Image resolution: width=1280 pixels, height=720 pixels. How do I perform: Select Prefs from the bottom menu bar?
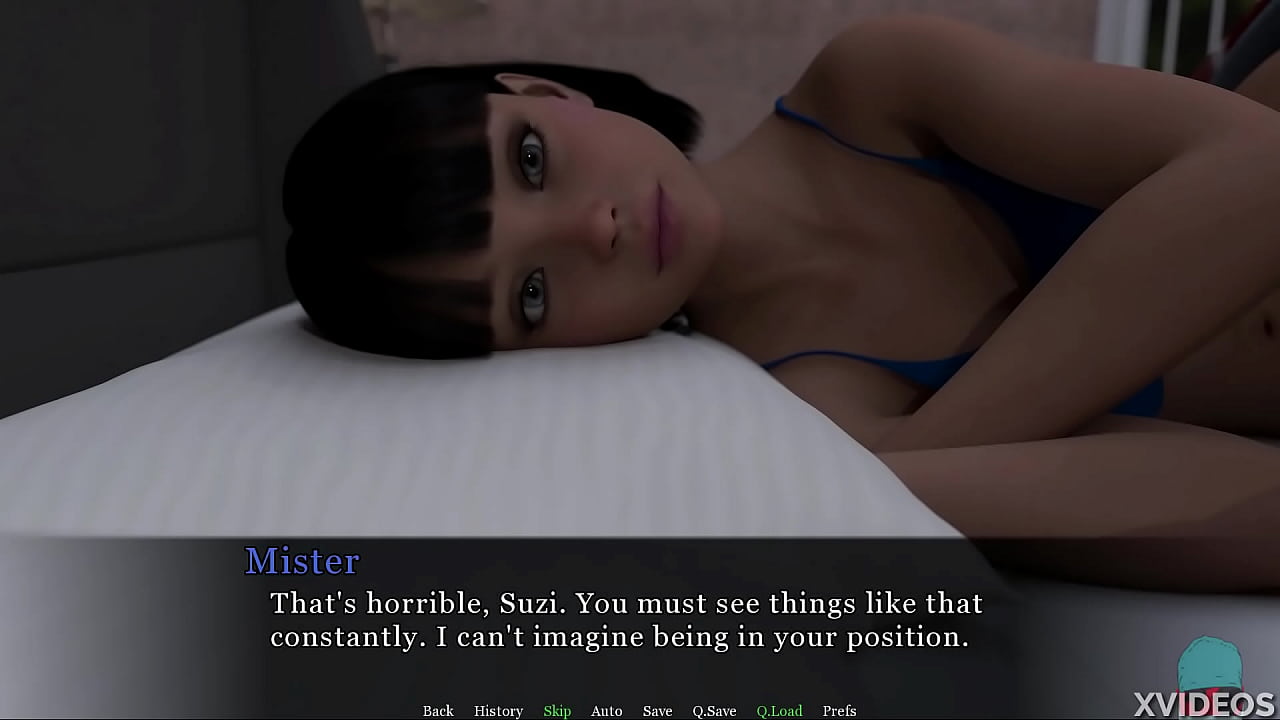pyautogui.click(x=839, y=710)
